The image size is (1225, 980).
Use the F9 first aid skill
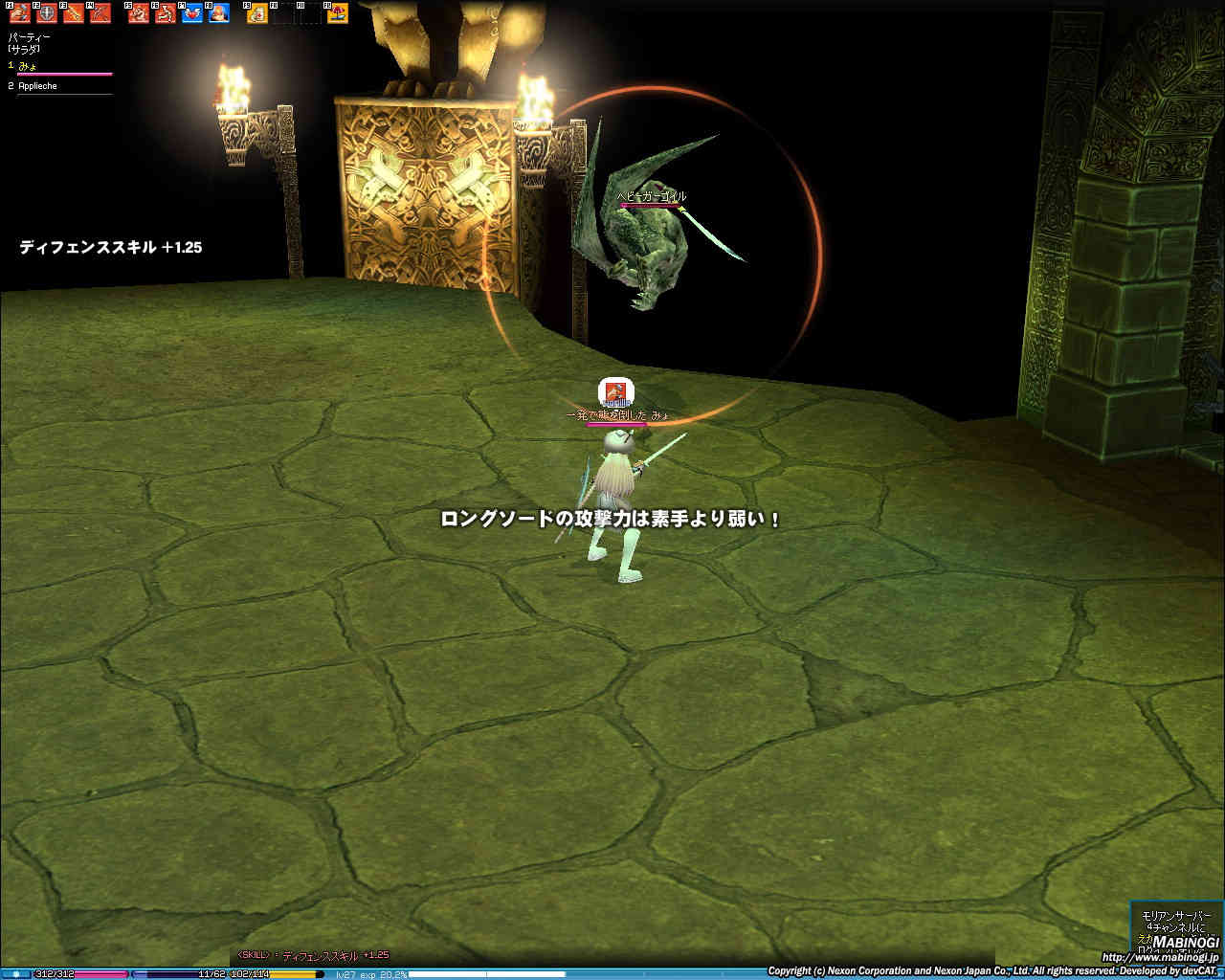(x=257, y=13)
